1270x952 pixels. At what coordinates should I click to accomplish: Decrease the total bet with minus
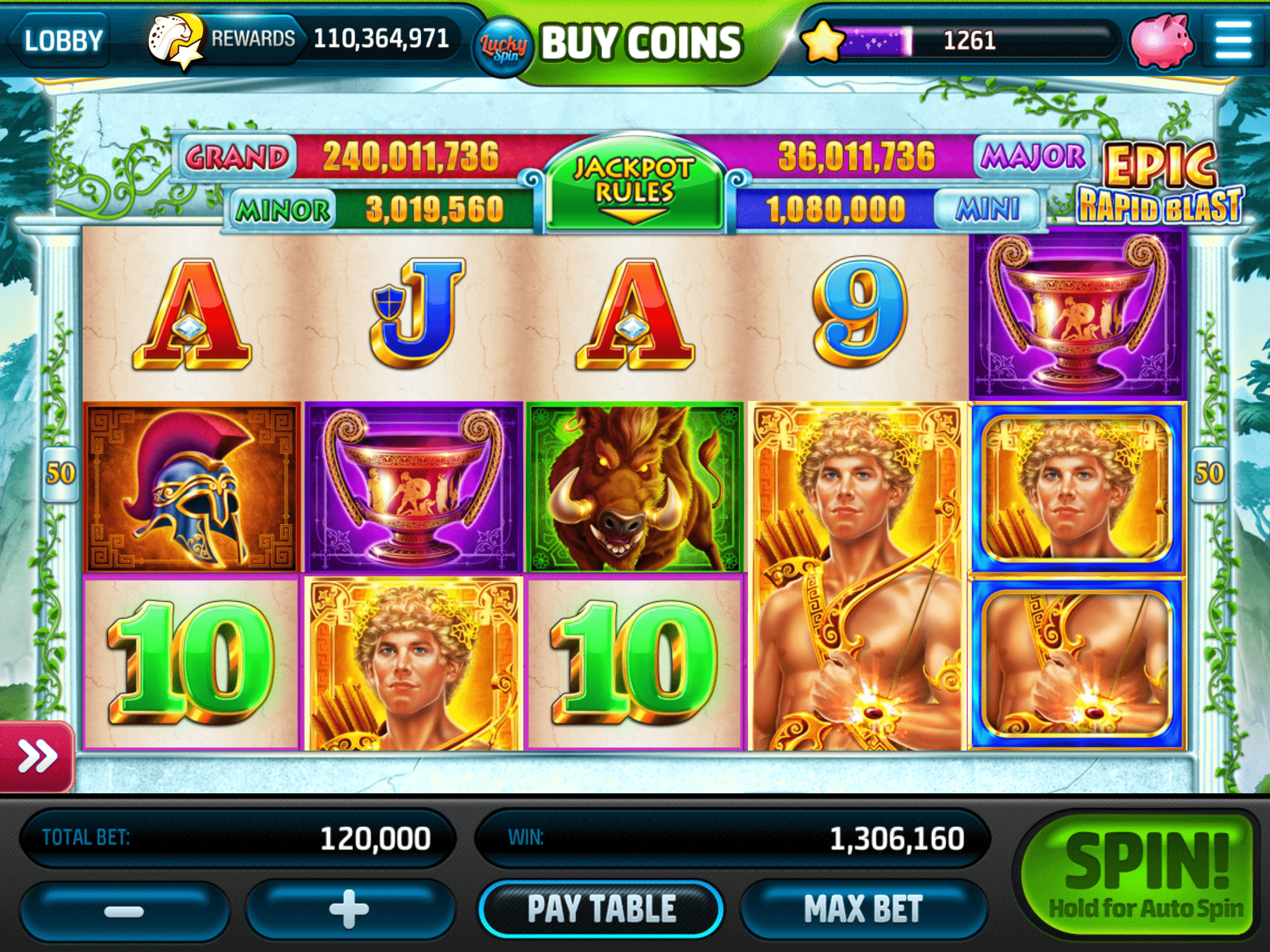coord(124,911)
